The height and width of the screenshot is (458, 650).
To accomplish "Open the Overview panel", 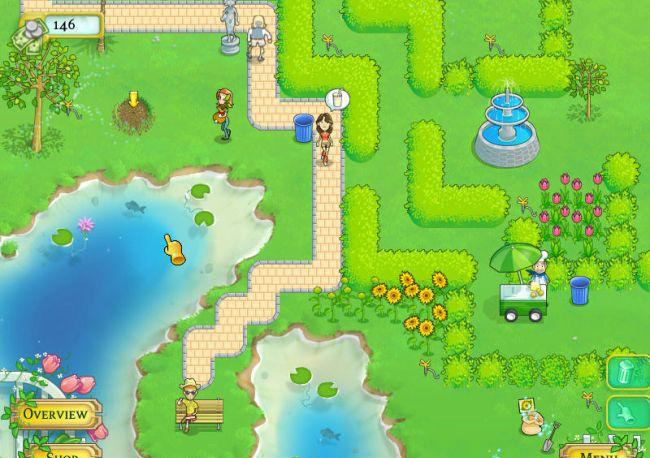I will coord(54,413).
